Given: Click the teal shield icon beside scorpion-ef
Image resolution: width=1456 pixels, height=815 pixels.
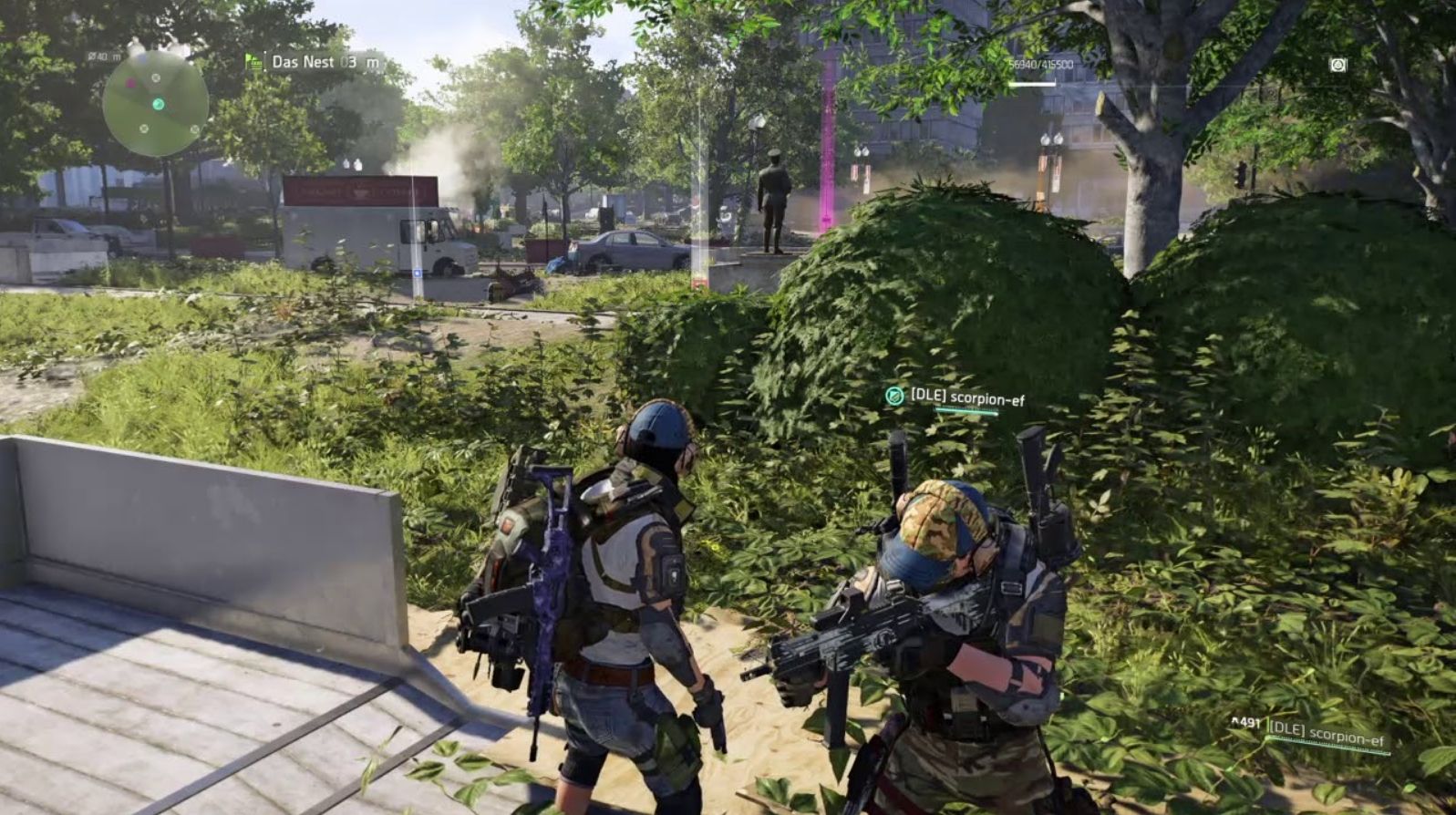Looking at the screenshot, I should point(894,396).
